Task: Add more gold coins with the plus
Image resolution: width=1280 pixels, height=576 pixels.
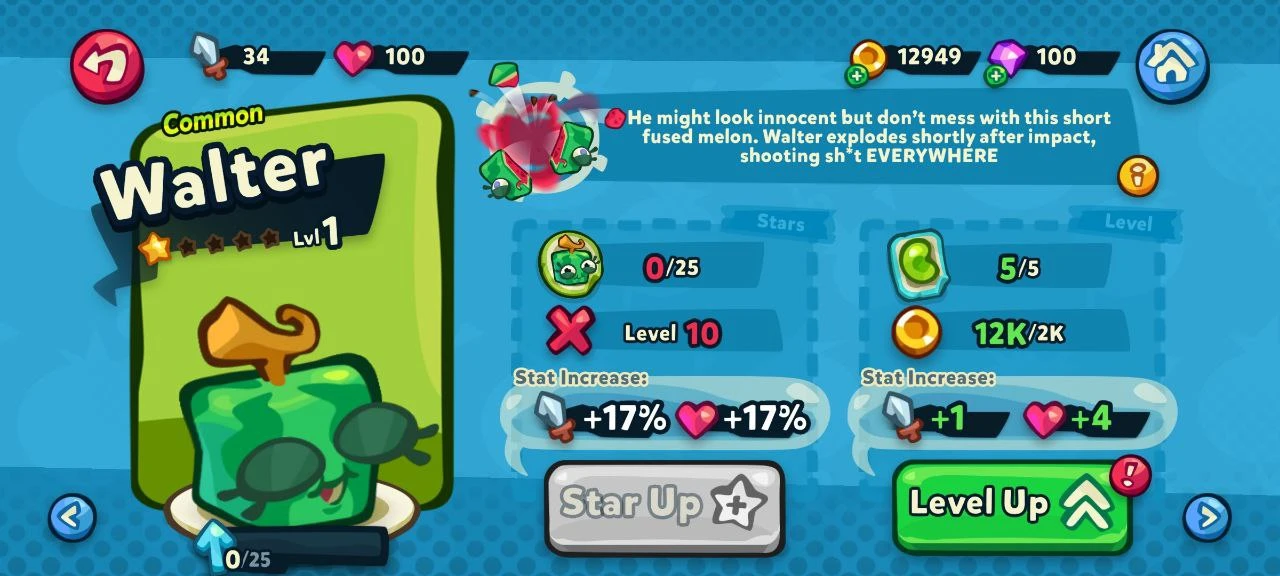Action: (x=857, y=76)
